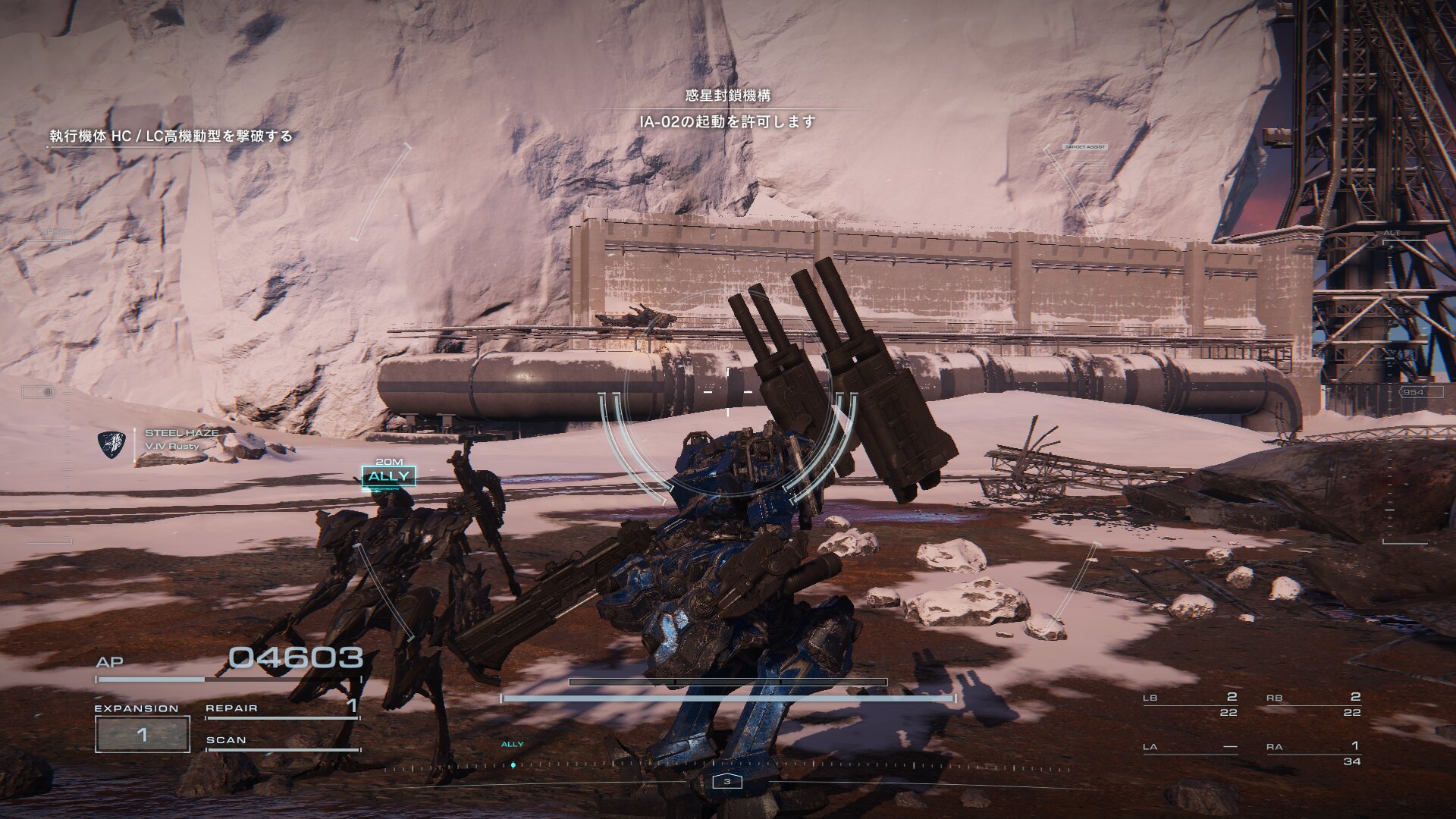Choose the LB shoulder weapon slot
This screenshot has width=1456, height=819.
point(1189,704)
